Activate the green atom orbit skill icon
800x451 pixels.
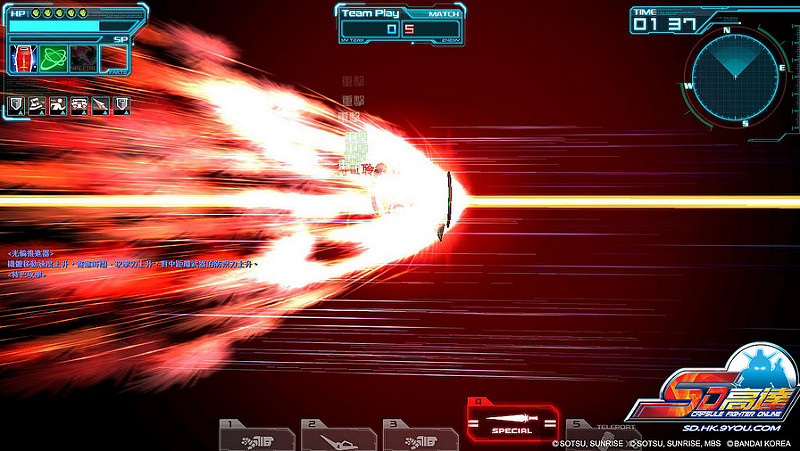tap(54, 58)
